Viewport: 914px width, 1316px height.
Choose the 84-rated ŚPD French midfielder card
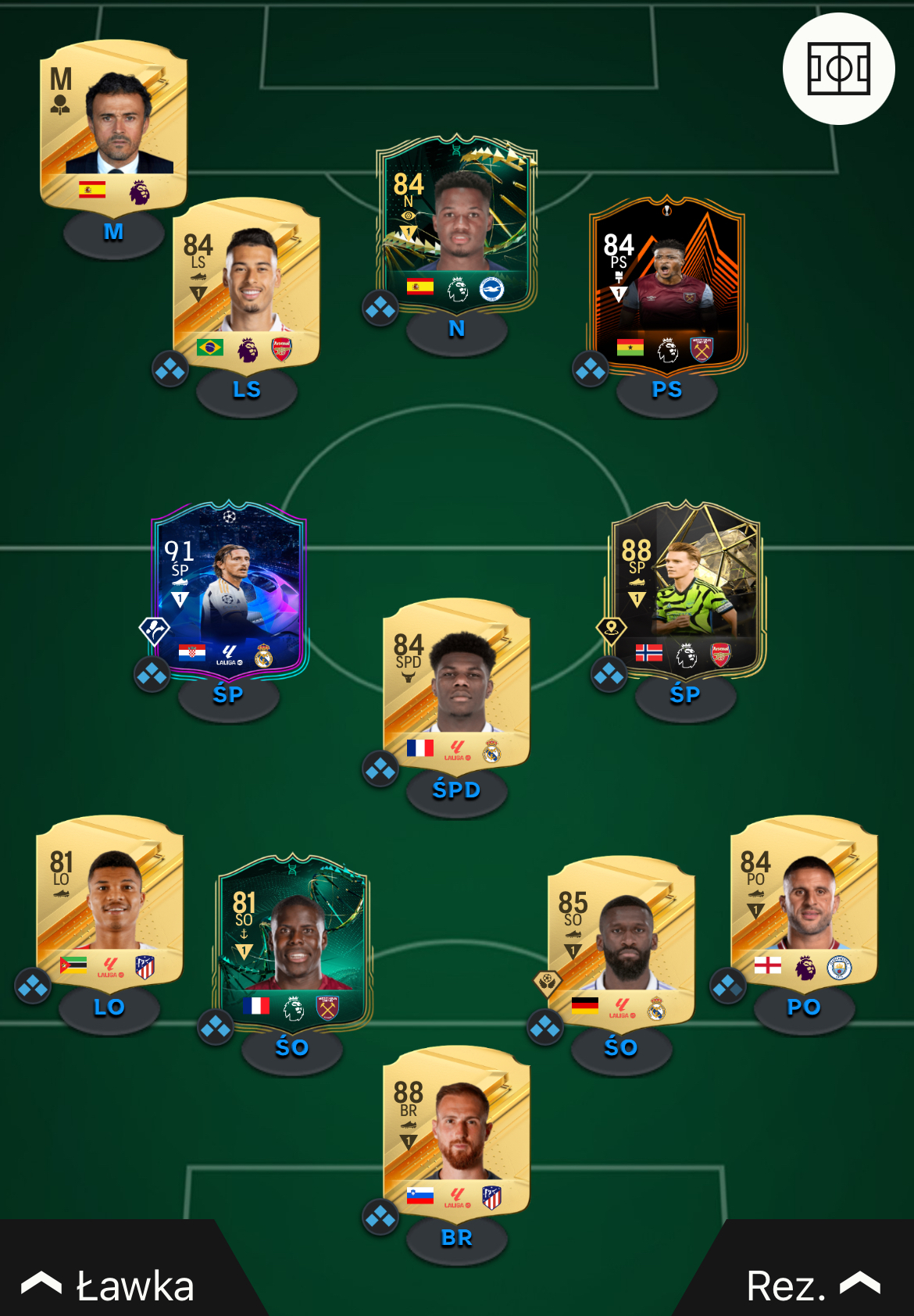point(456,685)
